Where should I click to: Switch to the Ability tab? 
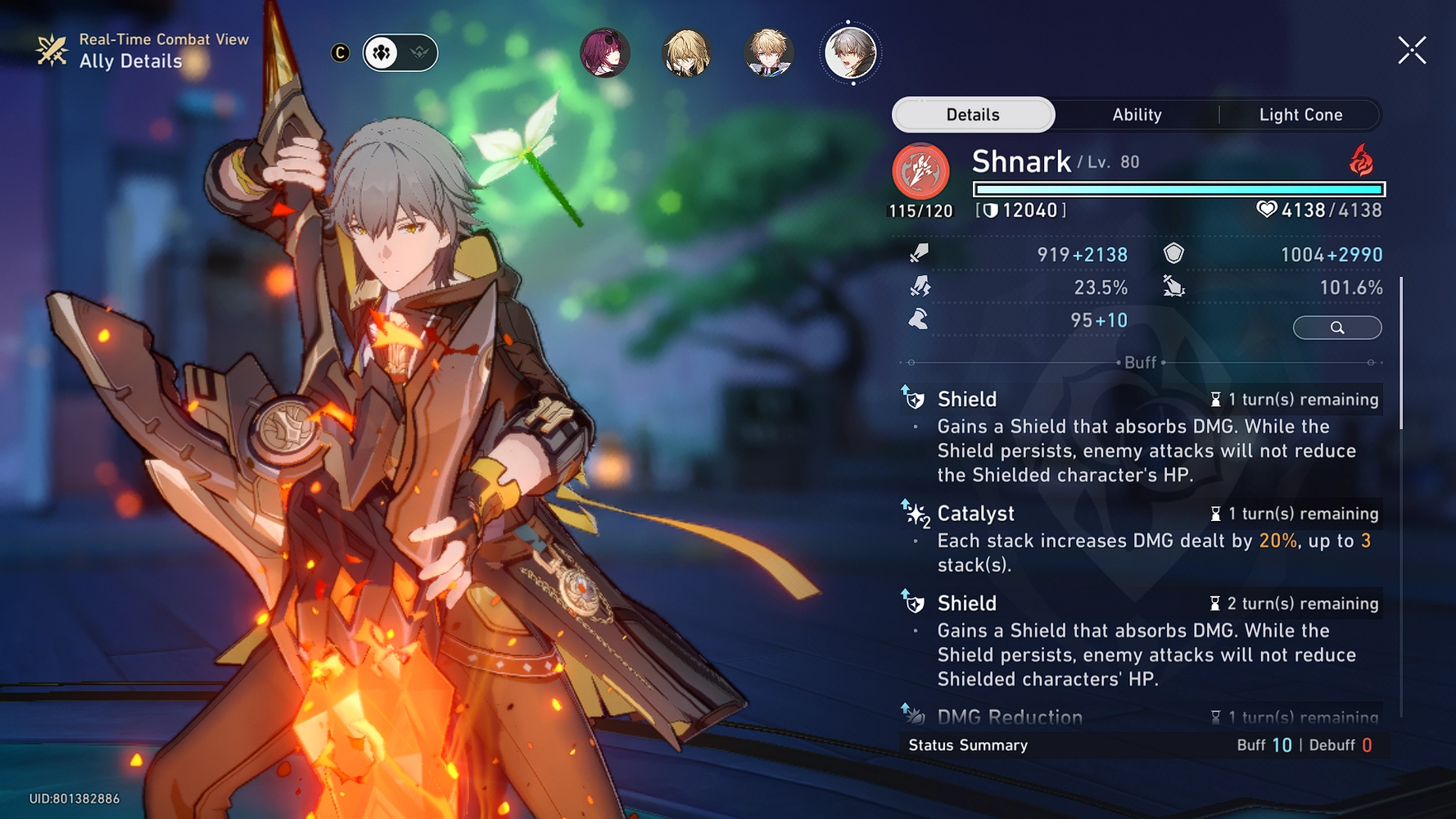pos(1137,115)
